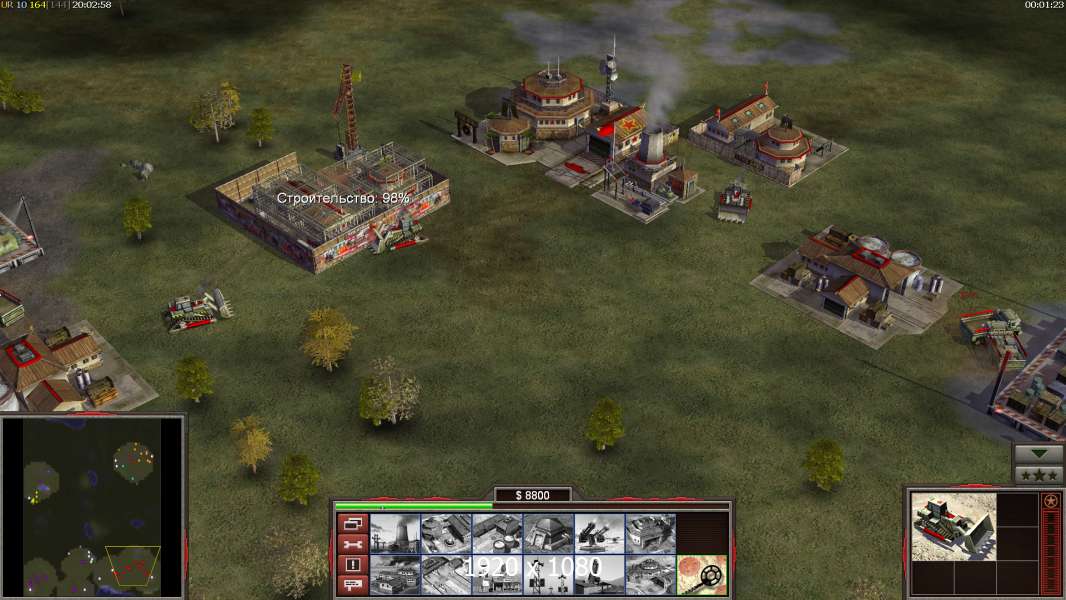Collapse the control bar with down arrow

point(1038,454)
